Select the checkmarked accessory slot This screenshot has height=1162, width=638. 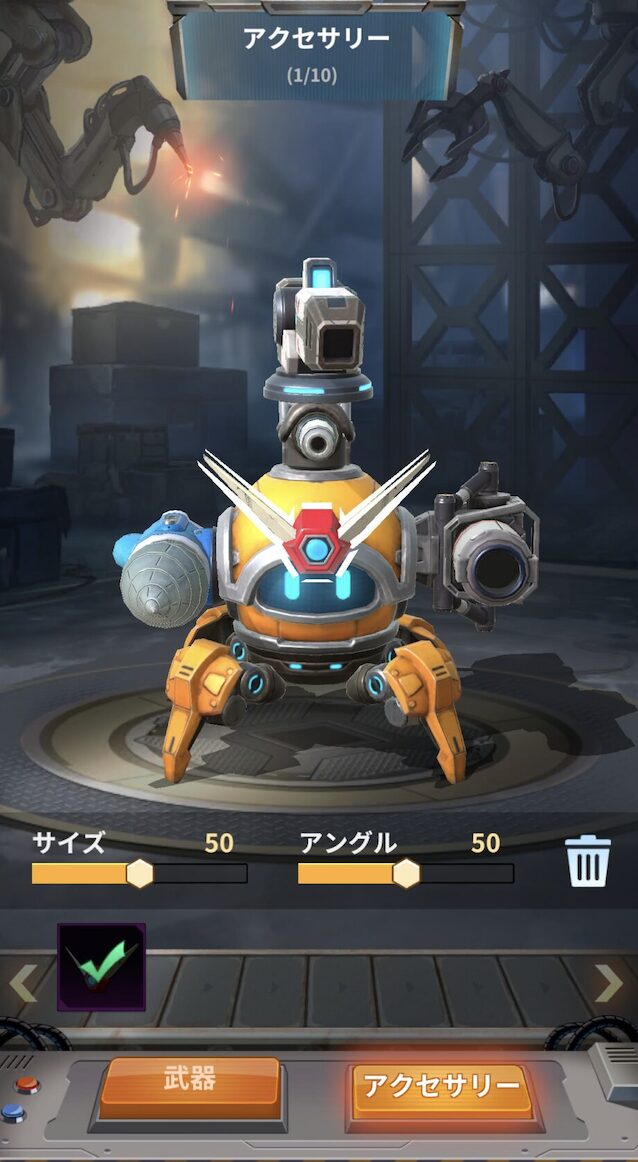[x=101, y=967]
